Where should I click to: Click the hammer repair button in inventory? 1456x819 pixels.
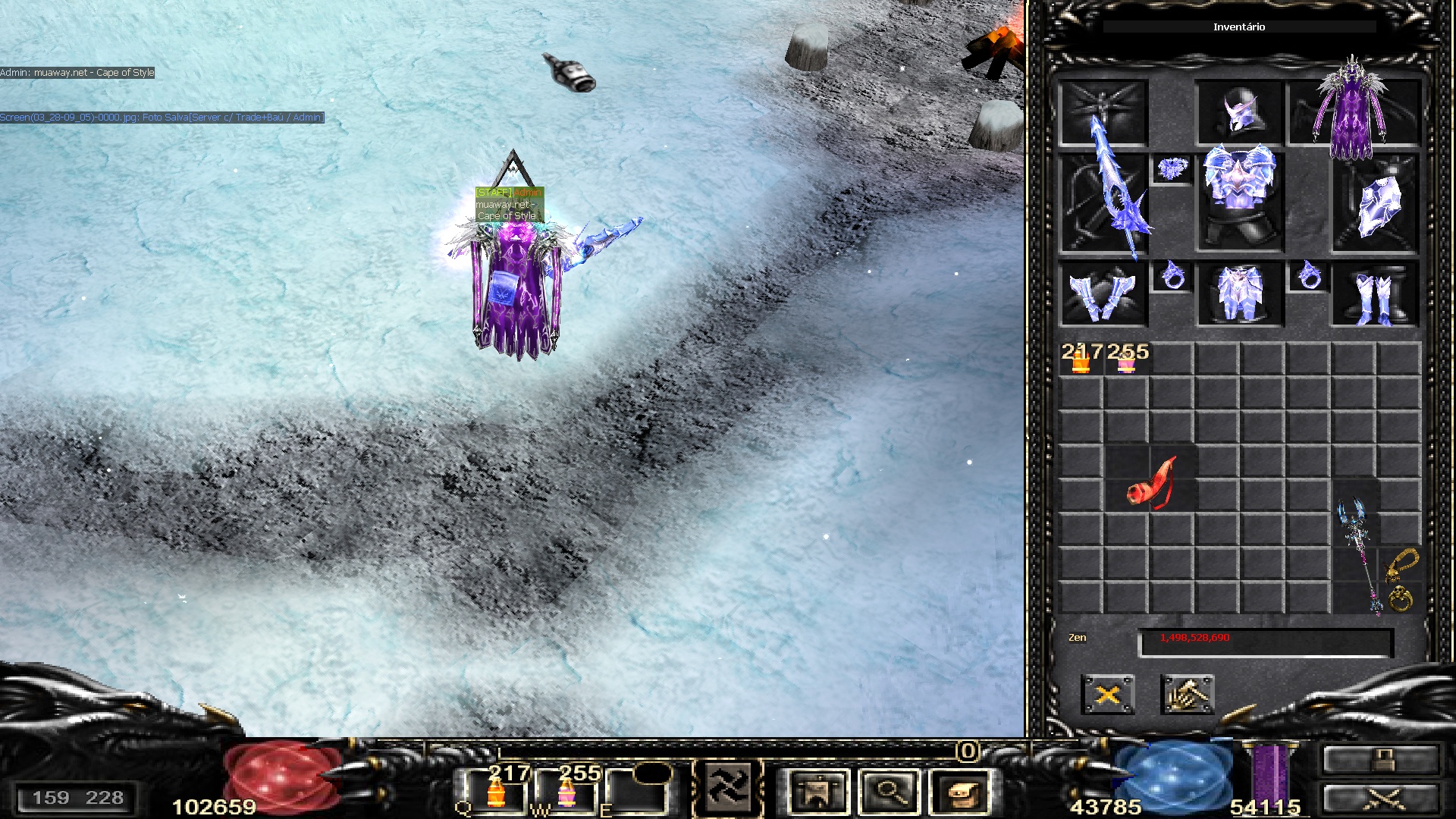coord(1187,695)
